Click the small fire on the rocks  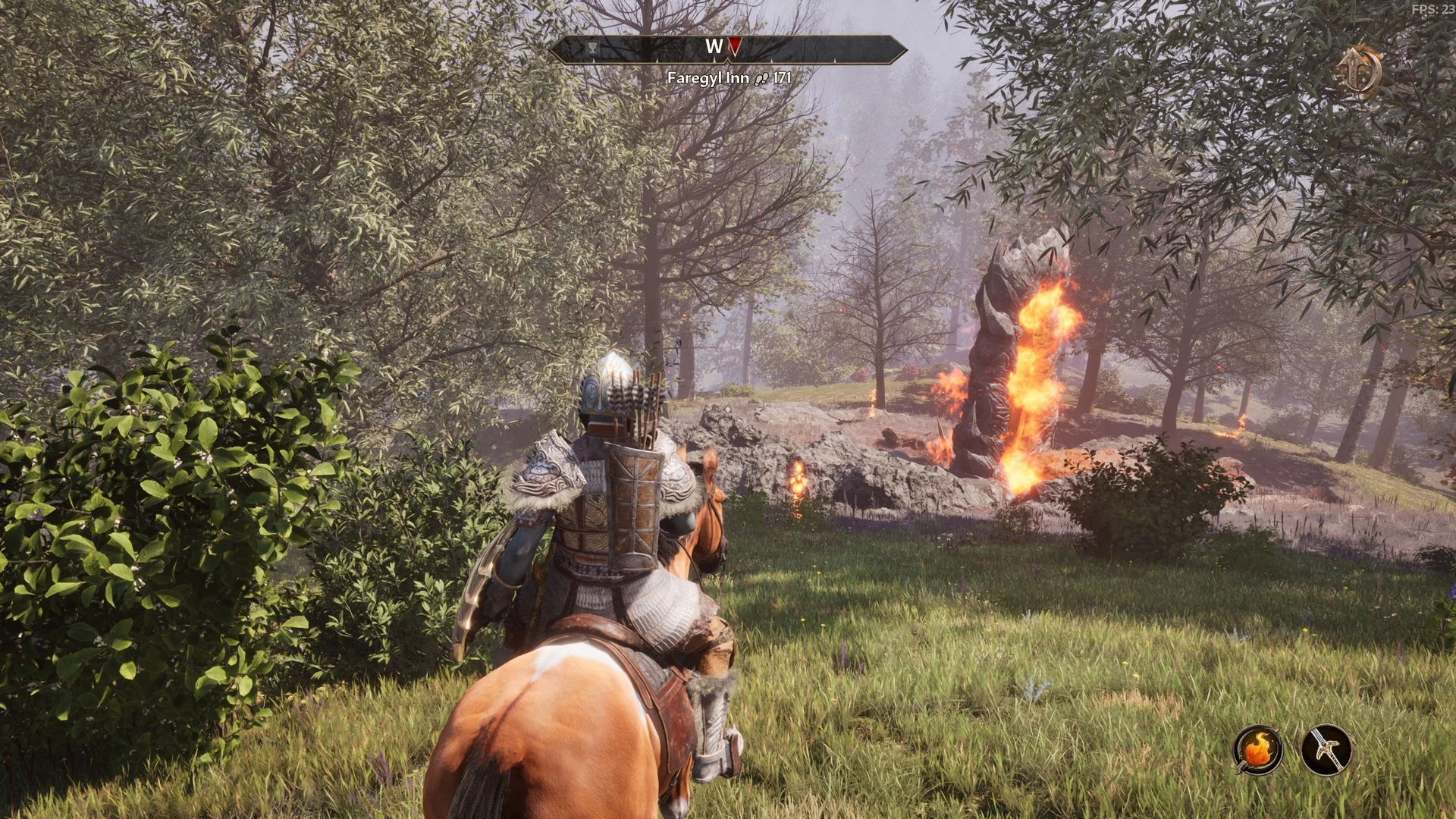click(799, 480)
